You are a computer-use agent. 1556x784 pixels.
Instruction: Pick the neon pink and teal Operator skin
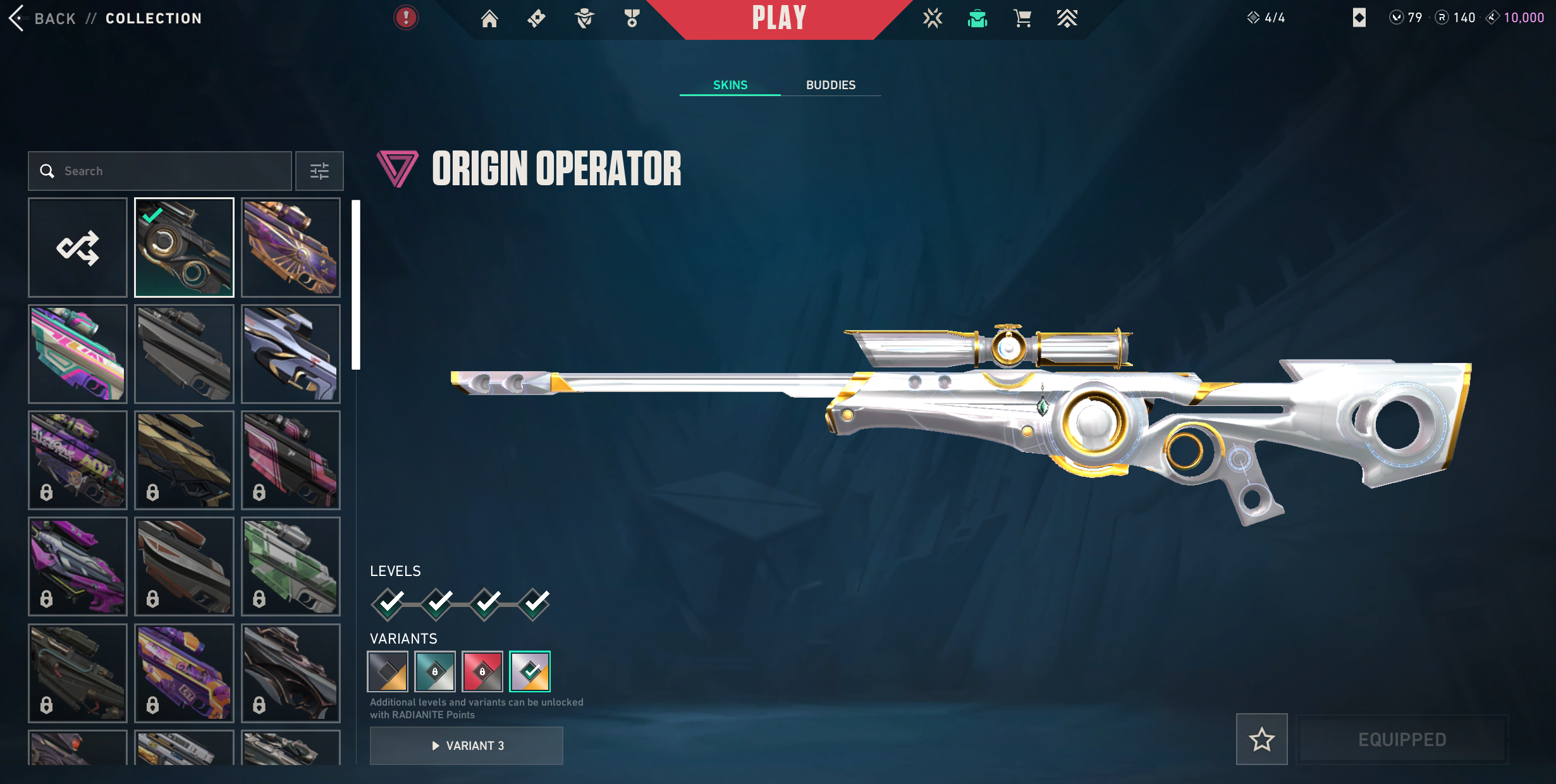[78, 354]
